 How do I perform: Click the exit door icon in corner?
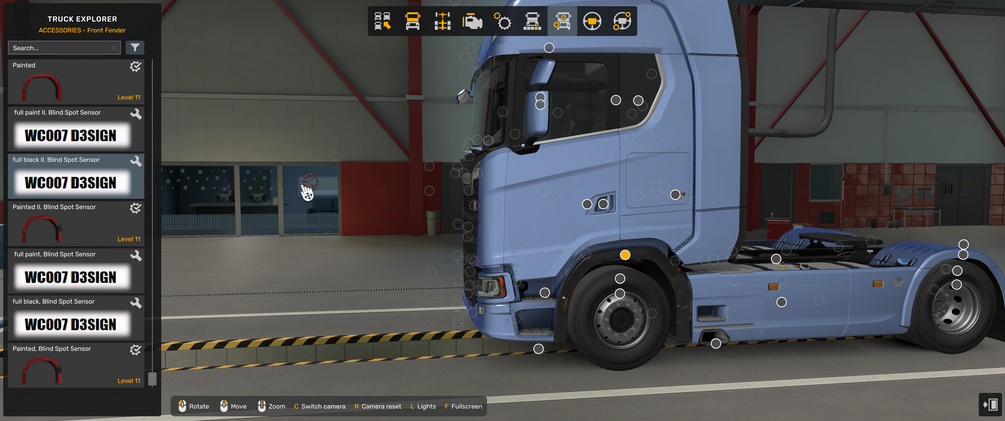(x=989, y=404)
